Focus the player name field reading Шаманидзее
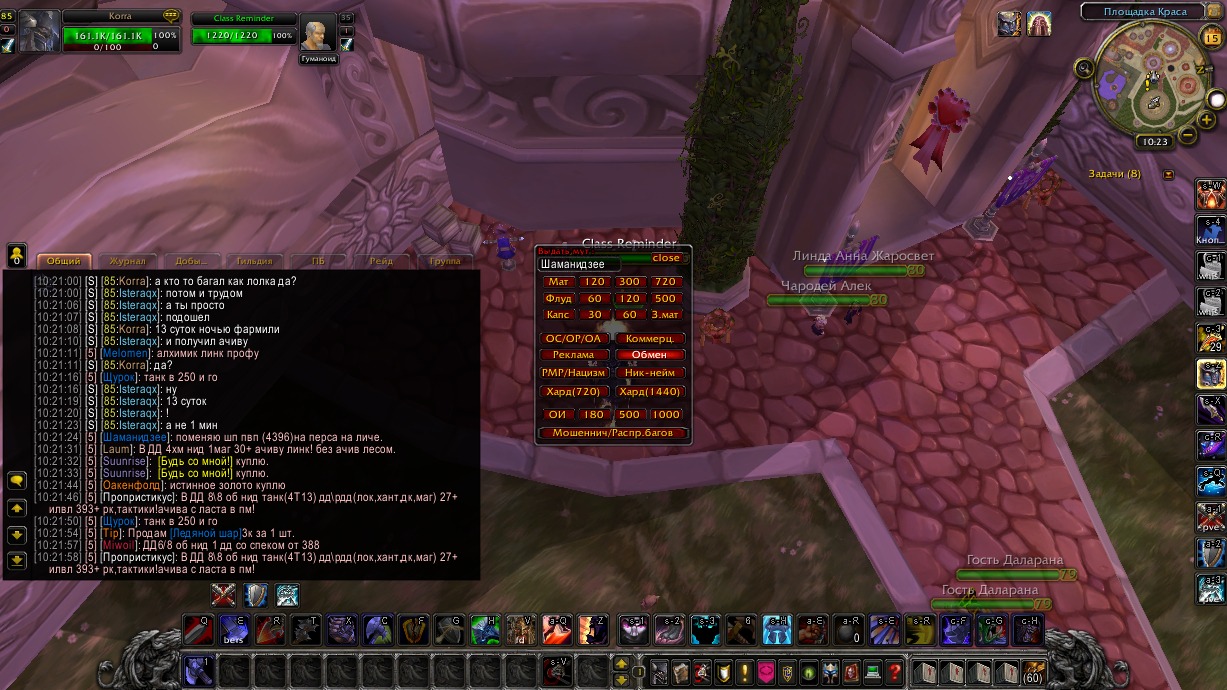 578,265
